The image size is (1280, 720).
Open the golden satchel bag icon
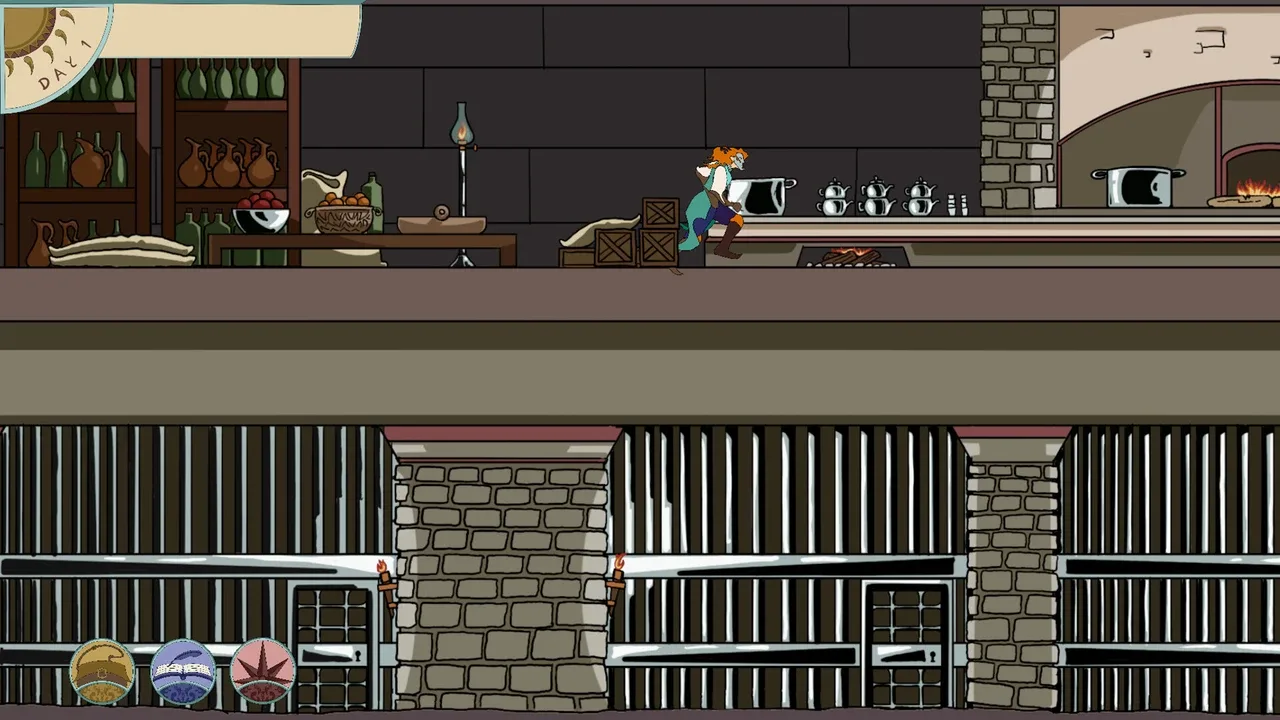(102, 670)
